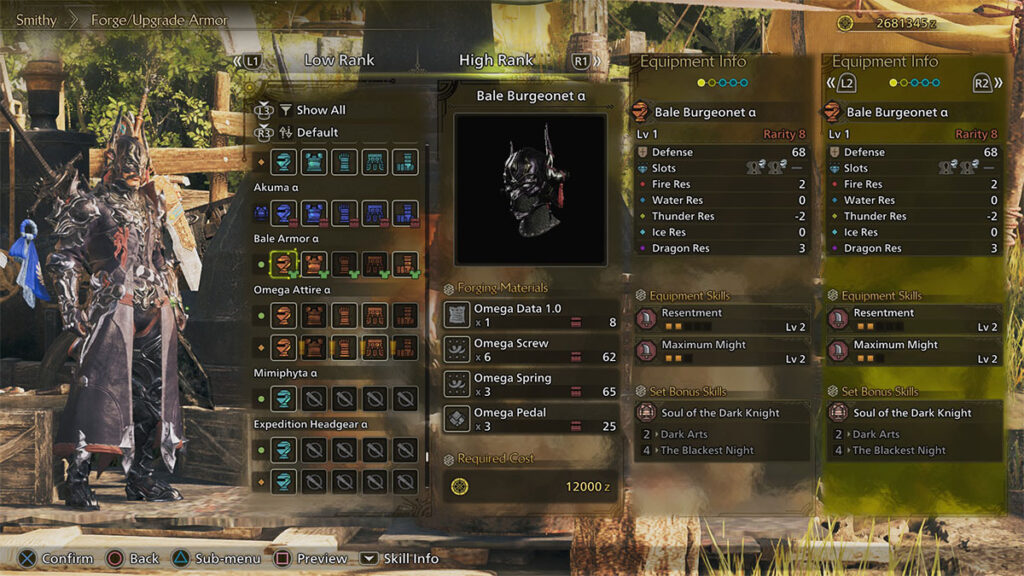Select the Bale Armor chest piece slot
This screenshot has width=1024, height=576.
pos(315,265)
